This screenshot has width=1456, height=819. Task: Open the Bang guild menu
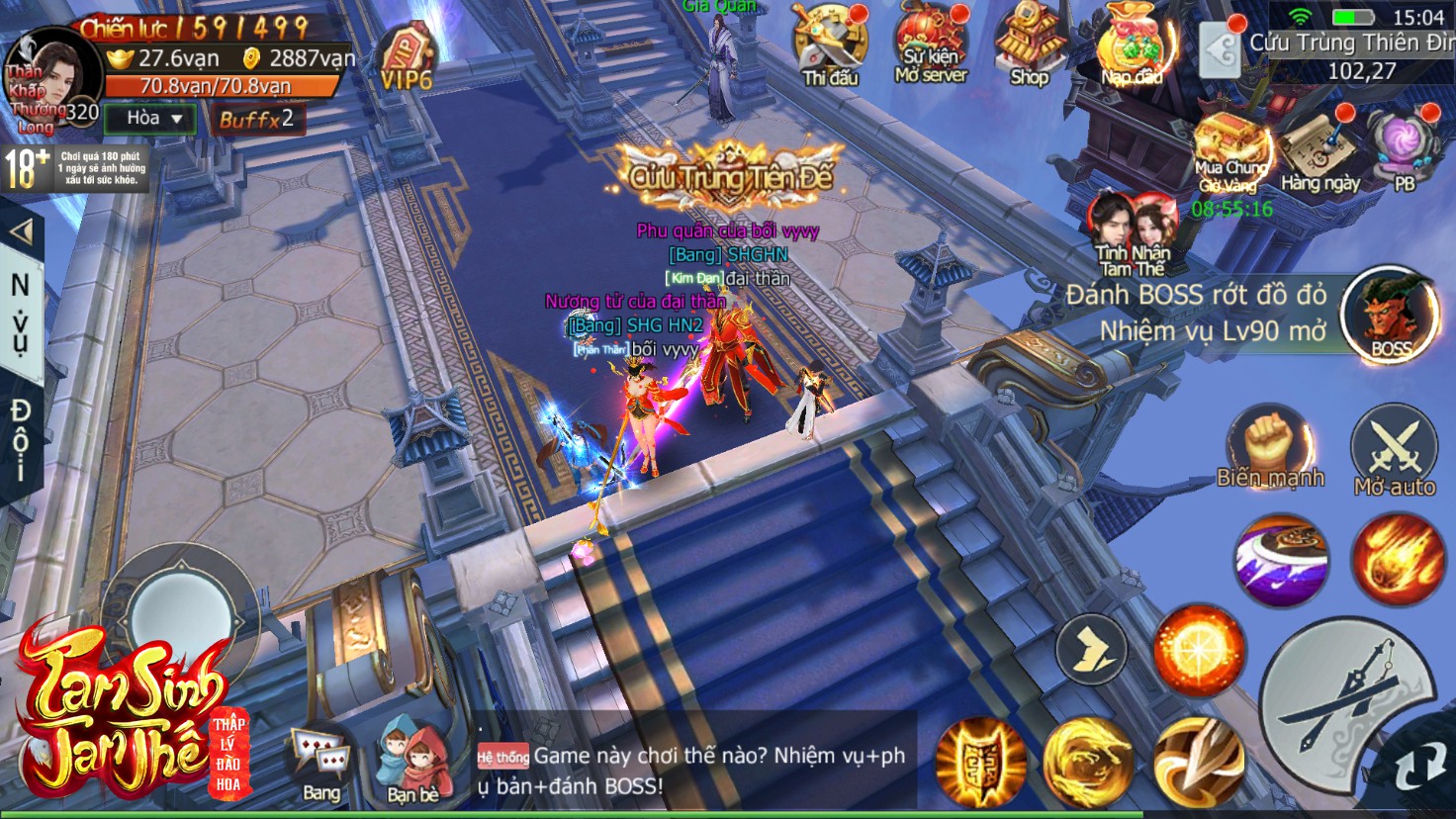pyautogui.click(x=320, y=764)
